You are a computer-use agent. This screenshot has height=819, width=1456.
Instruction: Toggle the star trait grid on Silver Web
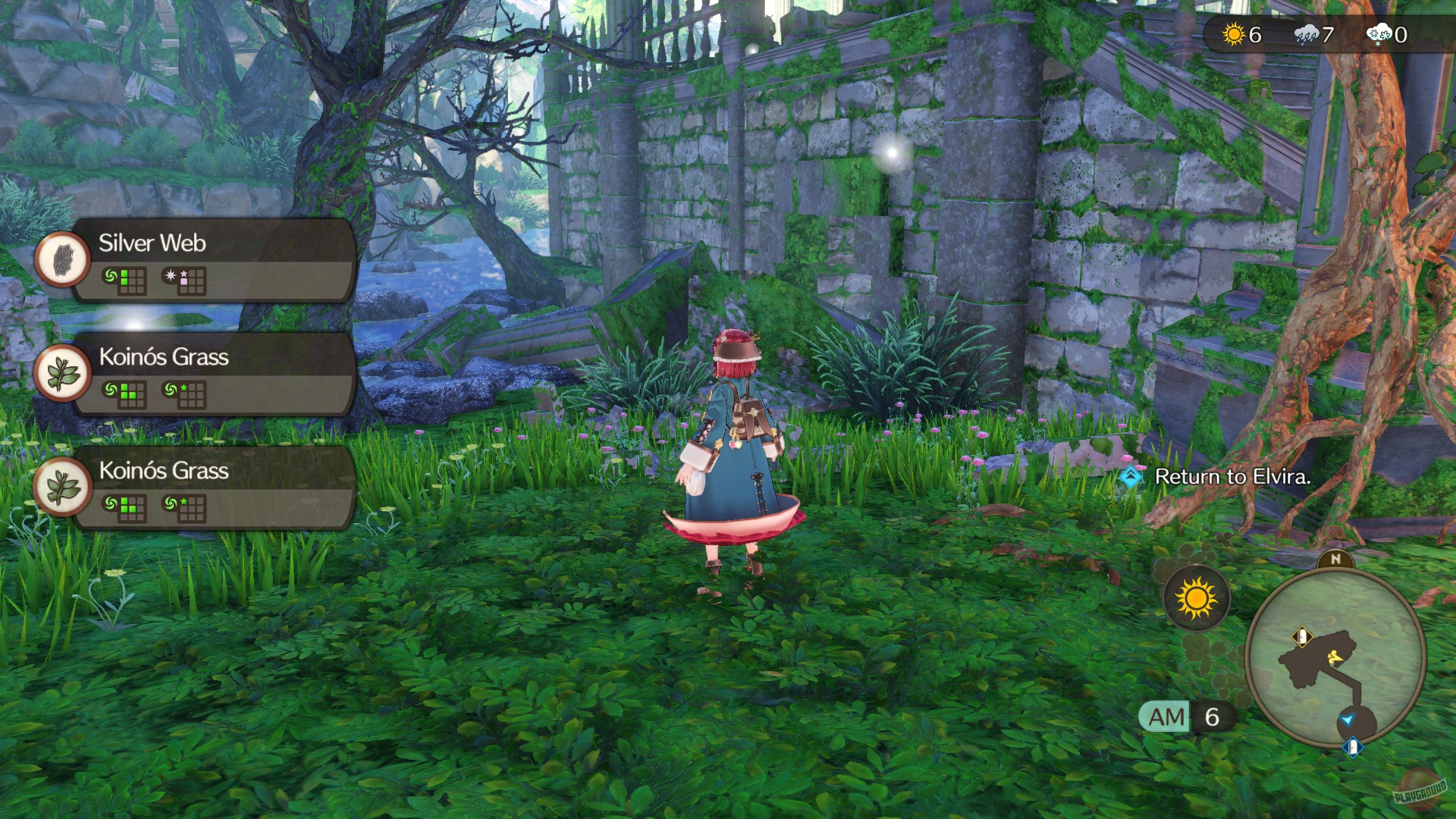point(189,281)
